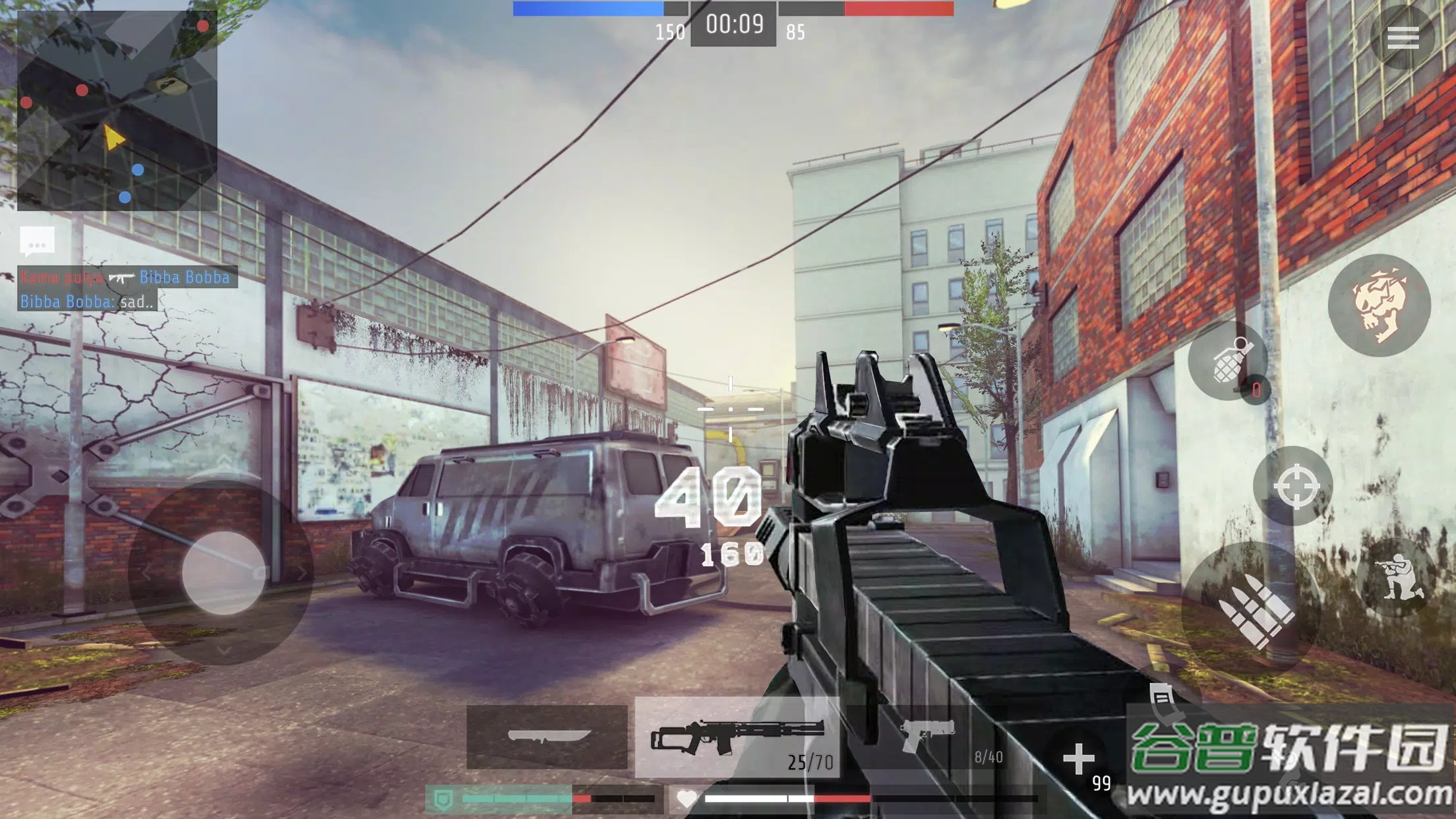
Task: Toggle aim-down-sights crosshair button
Action: pos(1295,487)
